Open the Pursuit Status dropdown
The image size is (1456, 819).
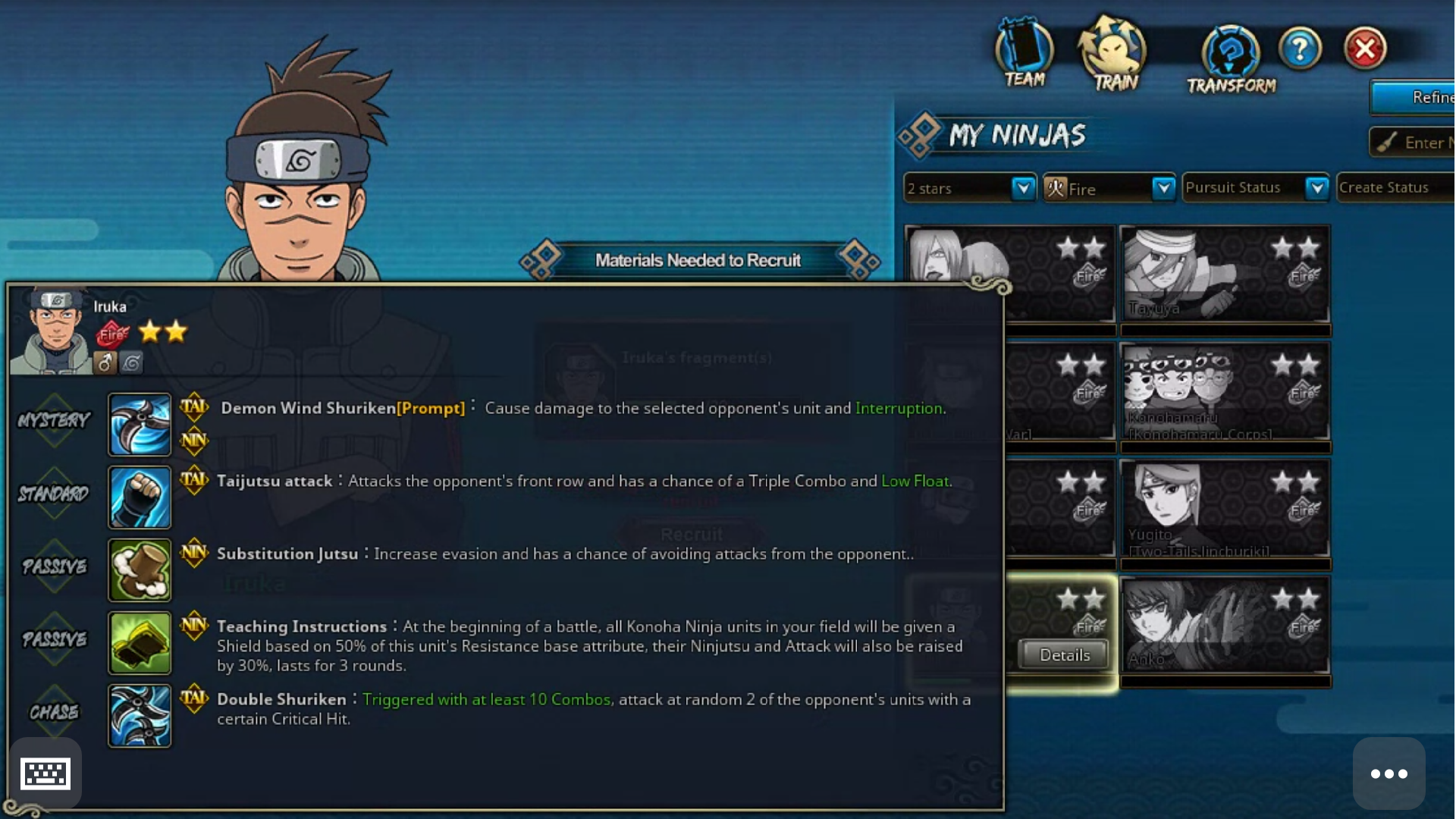[x=1317, y=188]
